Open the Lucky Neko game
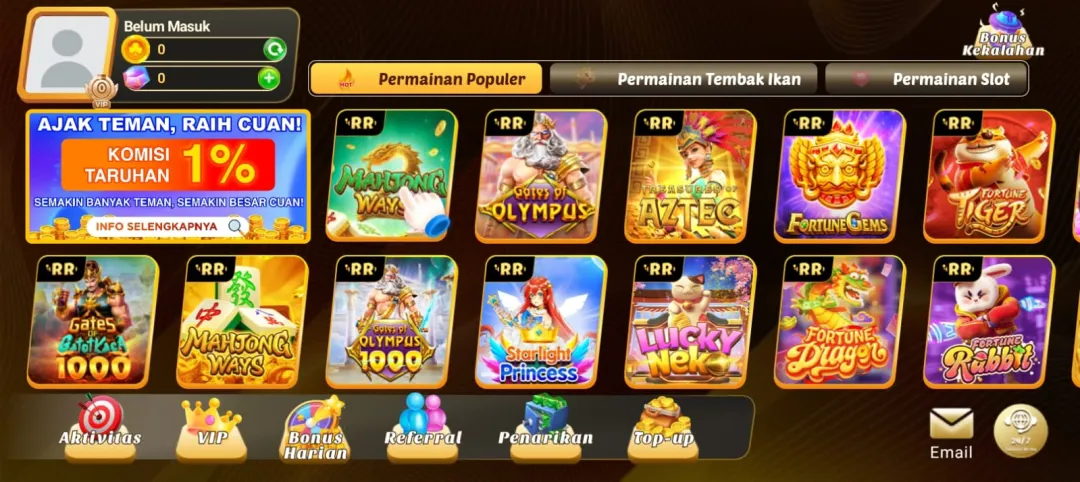 point(691,321)
